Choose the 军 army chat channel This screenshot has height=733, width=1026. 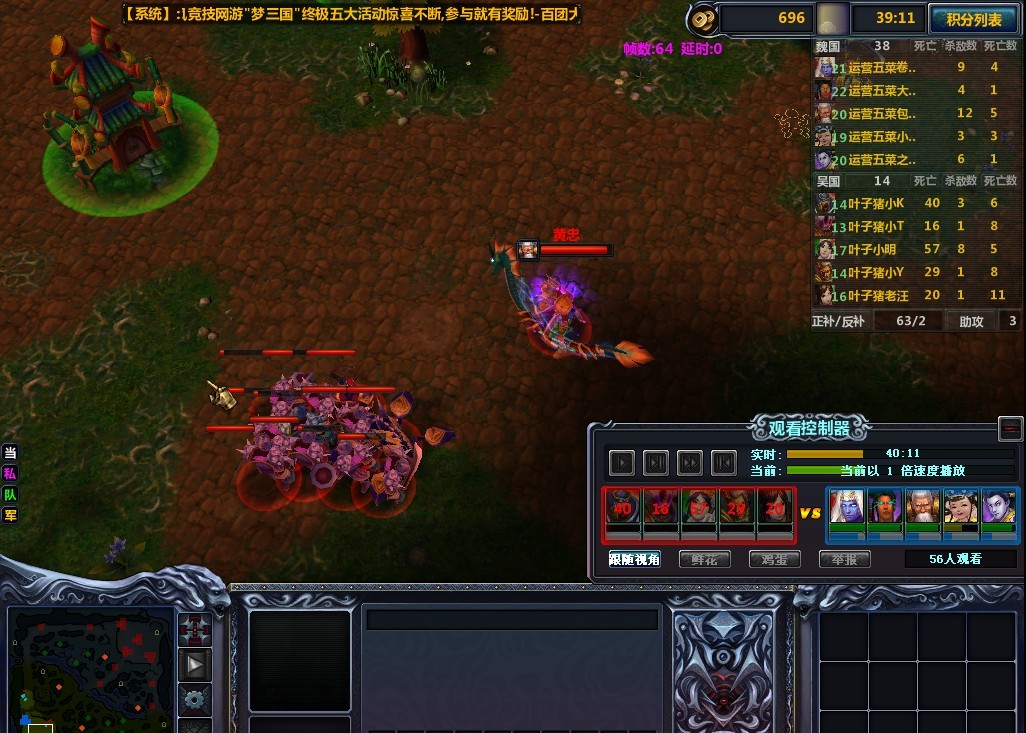tap(10, 515)
